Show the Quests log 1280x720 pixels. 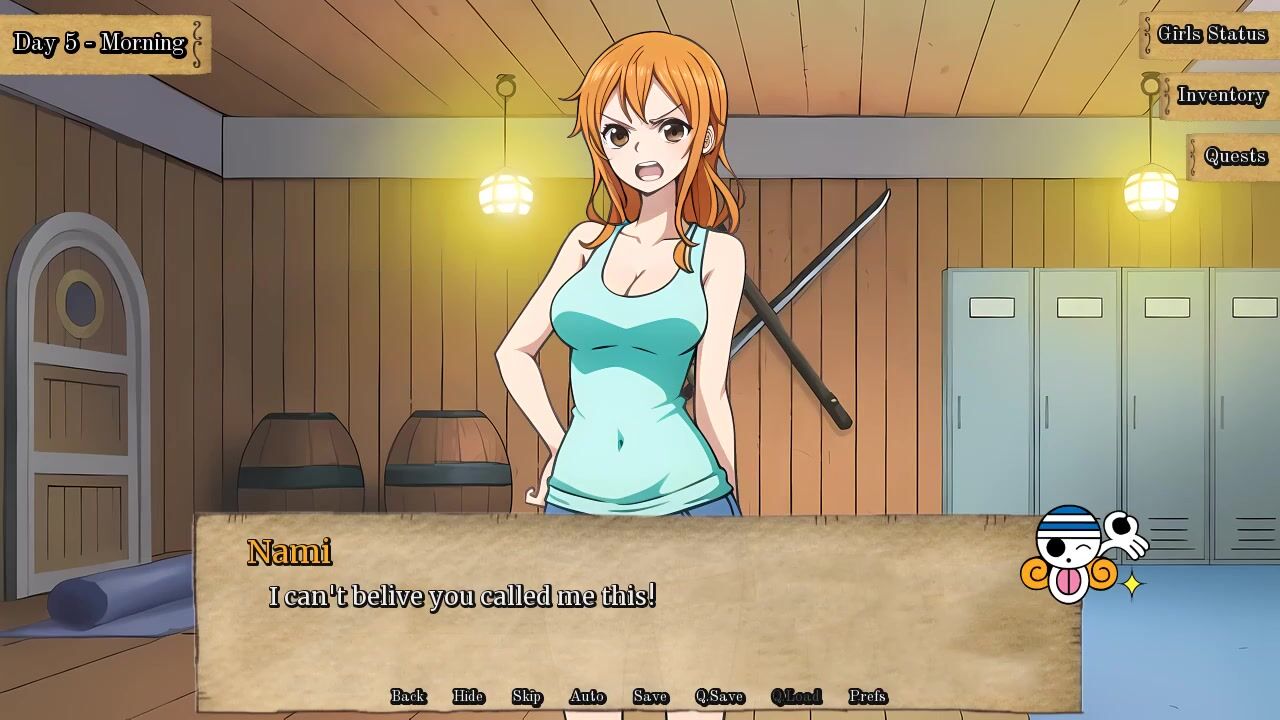point(1235,156)
